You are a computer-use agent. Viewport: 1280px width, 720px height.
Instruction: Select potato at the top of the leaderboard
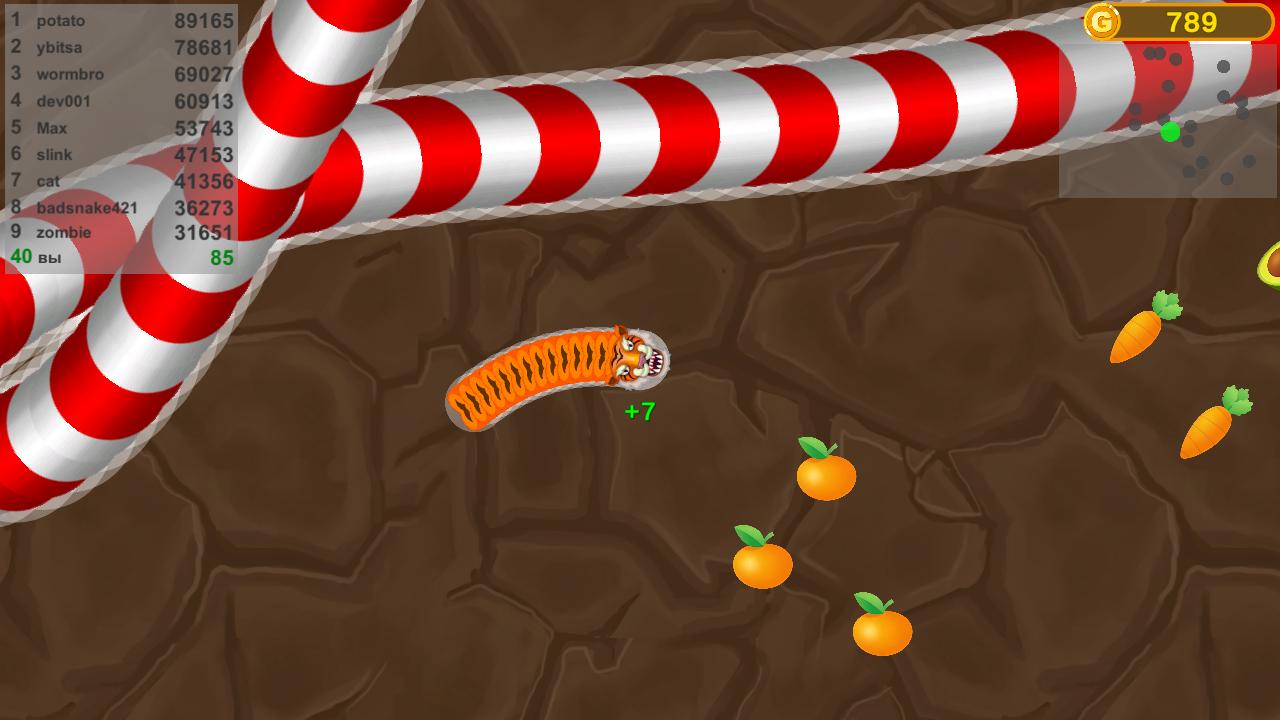point(60,20)
